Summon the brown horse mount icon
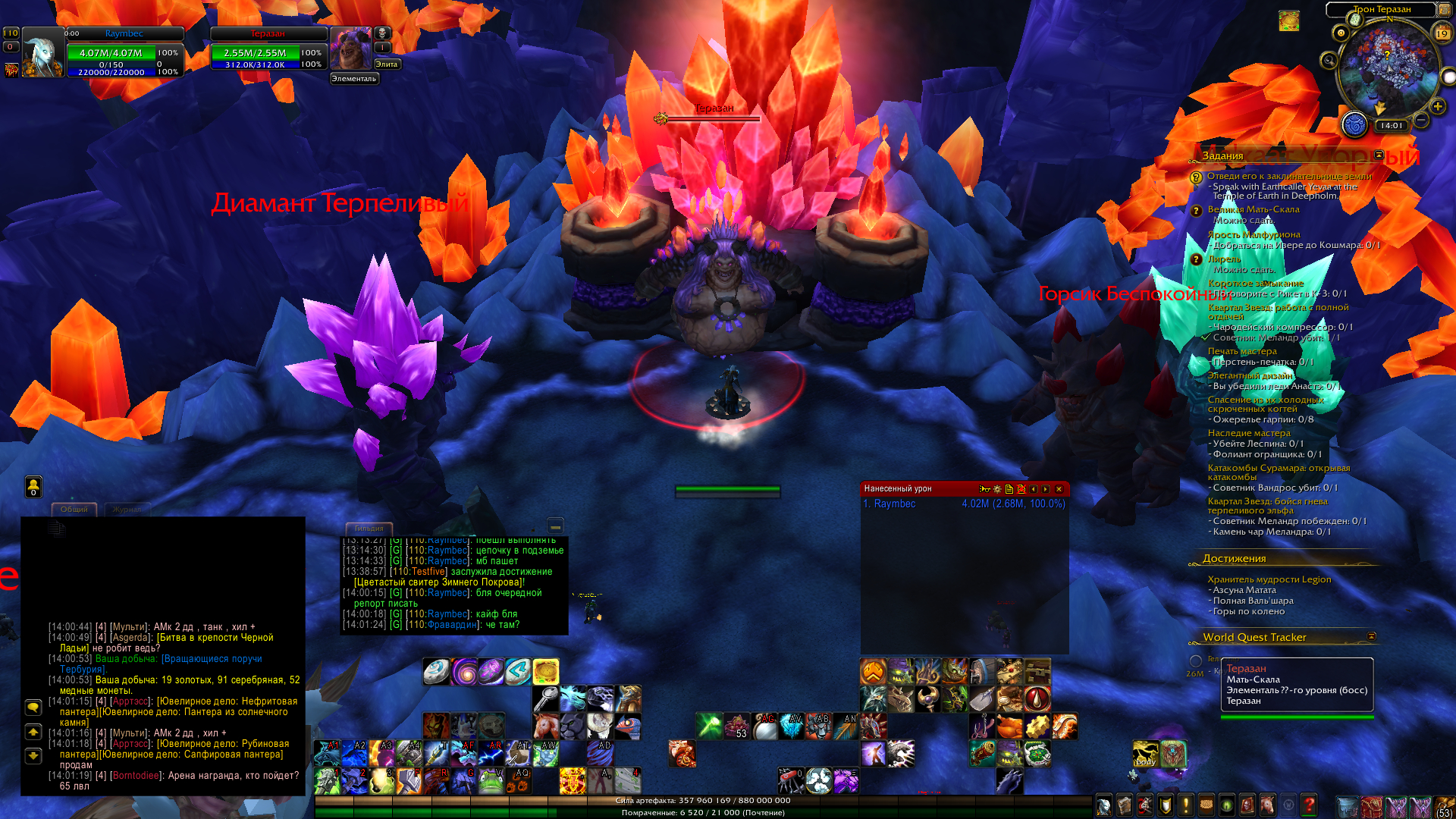Image resolution: width=1456 pixels, height=819 pixels. coord(545,726)
